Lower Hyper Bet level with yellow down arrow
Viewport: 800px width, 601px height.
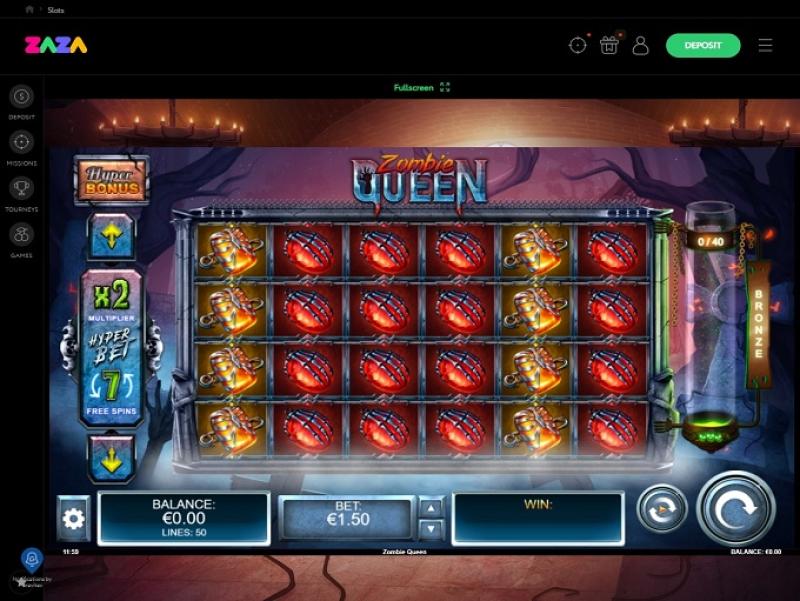111,457
